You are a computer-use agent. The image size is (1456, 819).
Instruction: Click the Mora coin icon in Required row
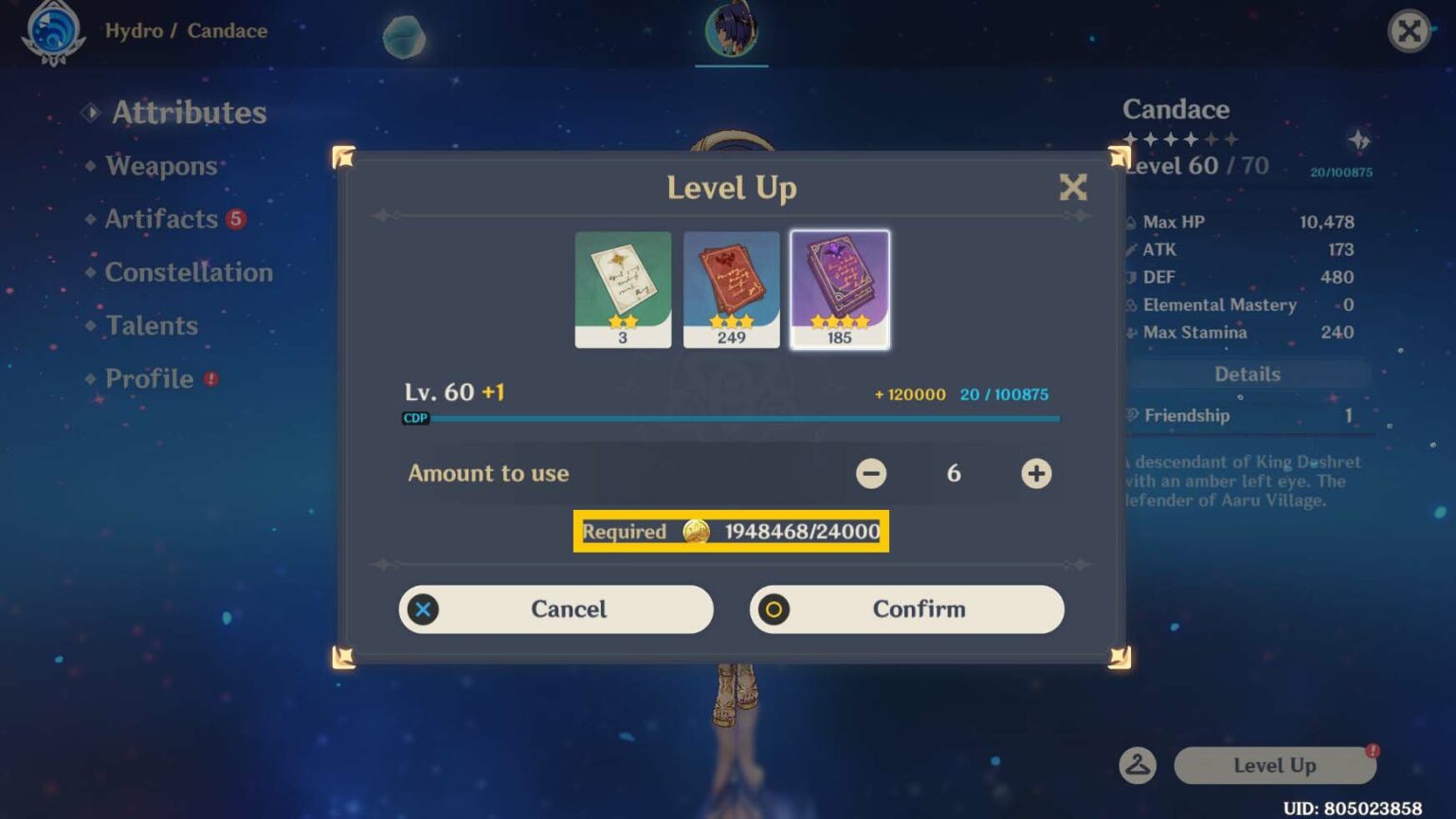click(x=697, y=532)
